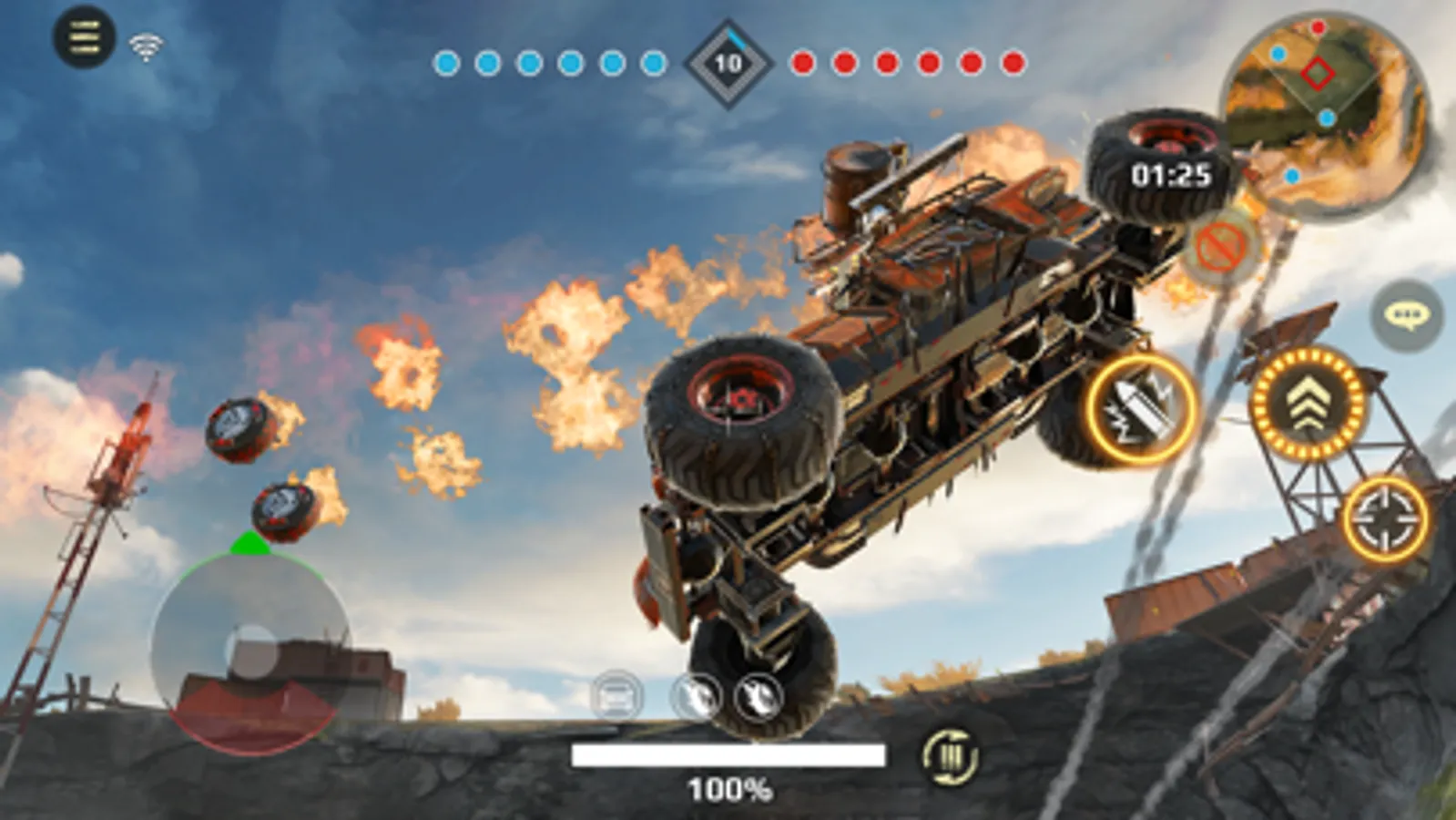Fire the weapon with the bullet button
The height and width of the screenshot is (820, 1456).
click(x=1142, y=409)
